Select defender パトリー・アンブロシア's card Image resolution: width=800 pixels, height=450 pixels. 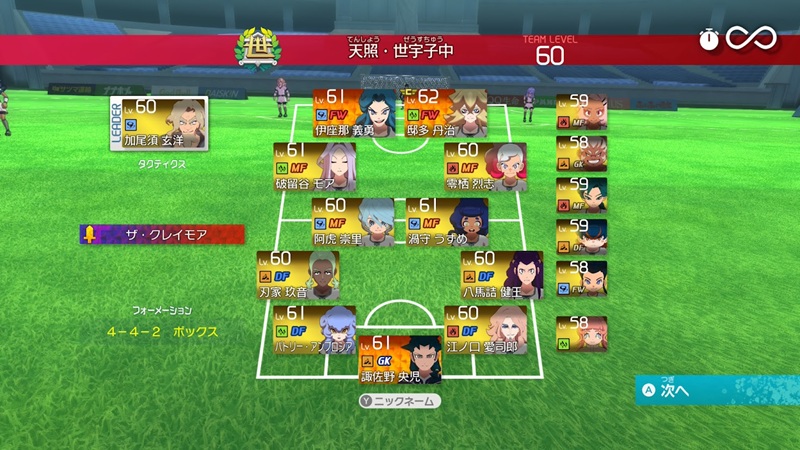pos(313,330)
